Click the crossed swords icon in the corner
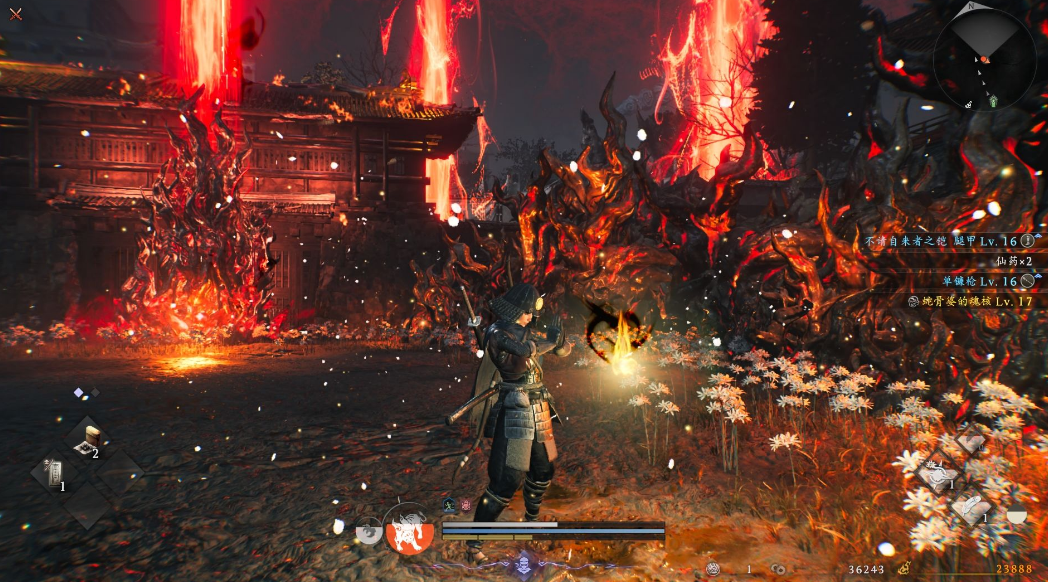This screenshot has height=582, width=1048. [x=15, y=14]
